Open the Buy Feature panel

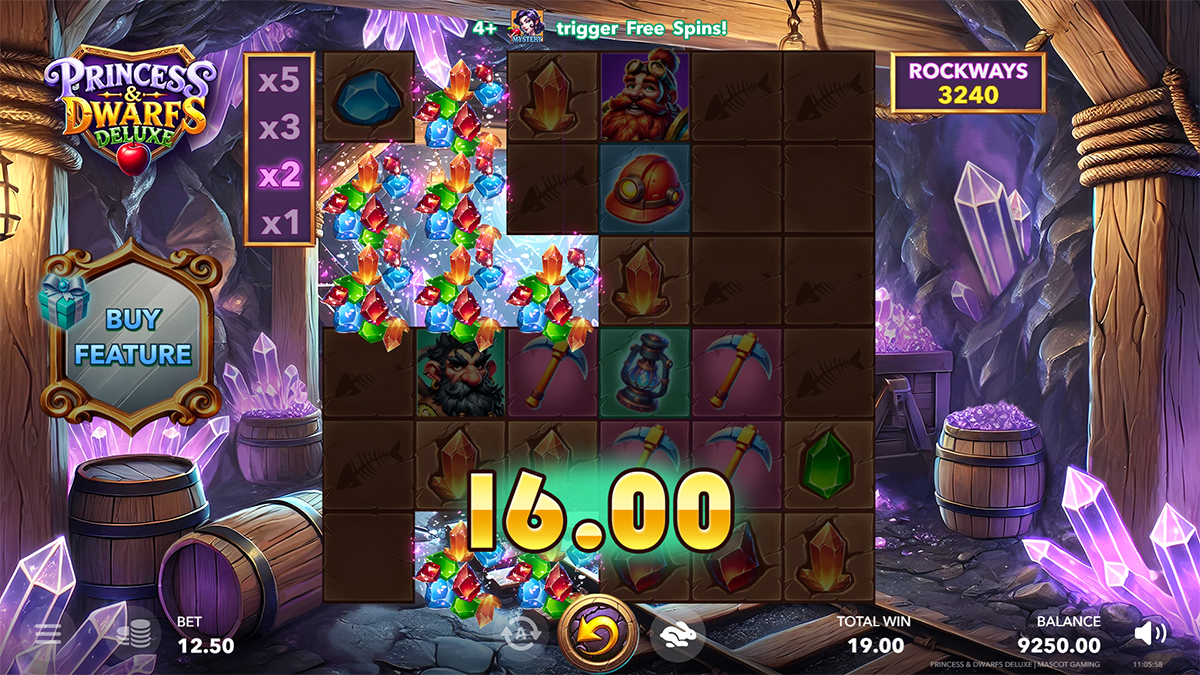[x=133, y=337]
